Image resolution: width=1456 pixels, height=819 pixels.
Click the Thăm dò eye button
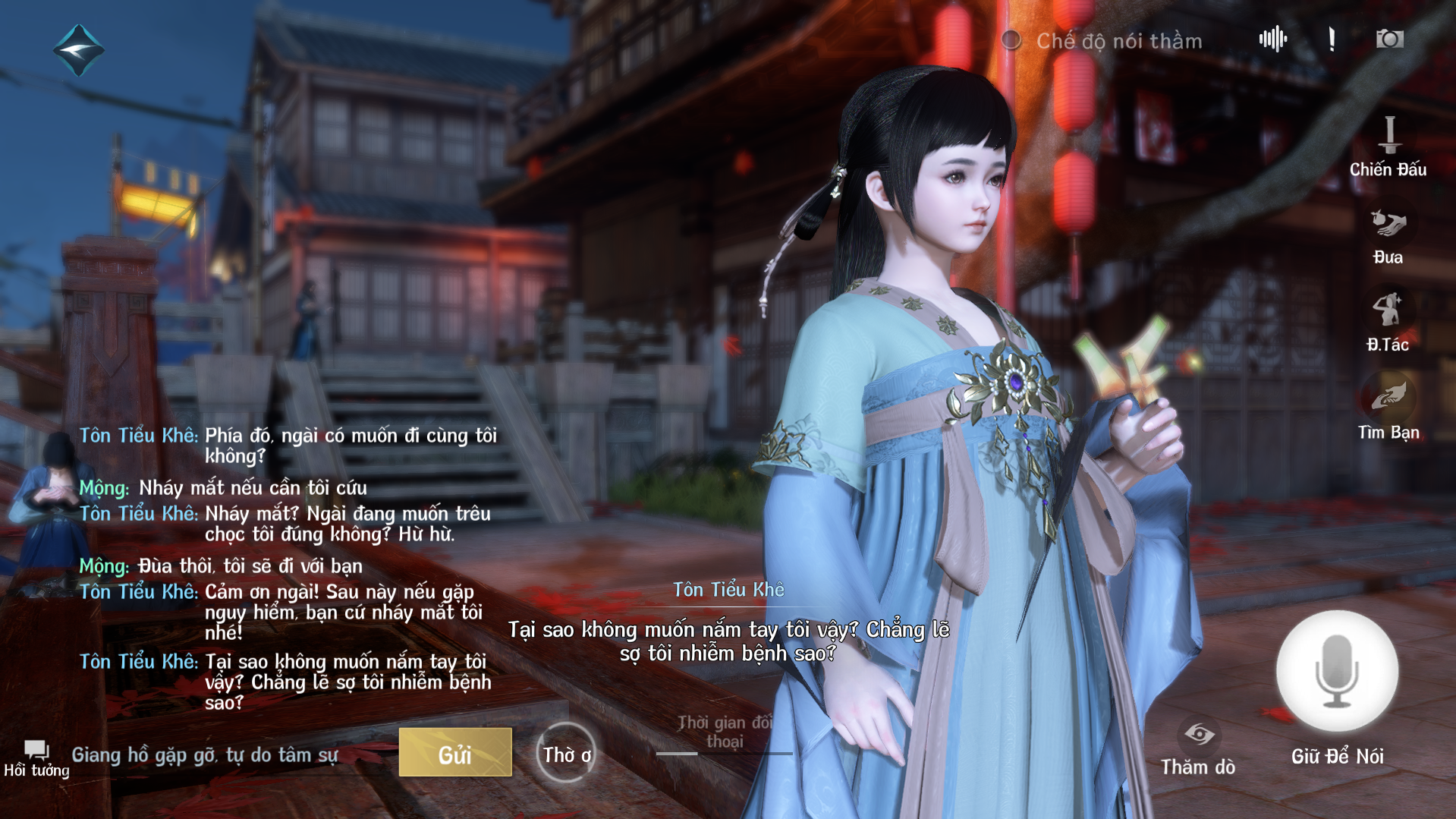(x=1198, y=748)
